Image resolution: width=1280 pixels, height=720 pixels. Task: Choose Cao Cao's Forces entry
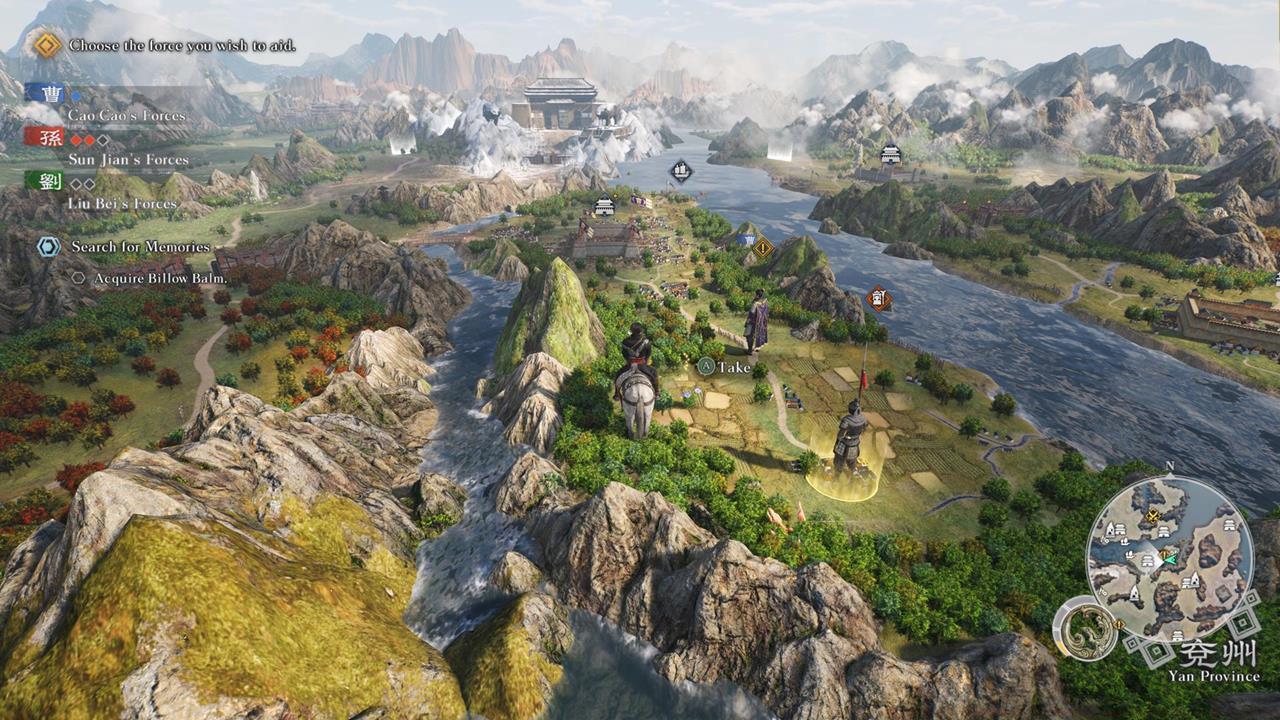[x=126, y=115]
